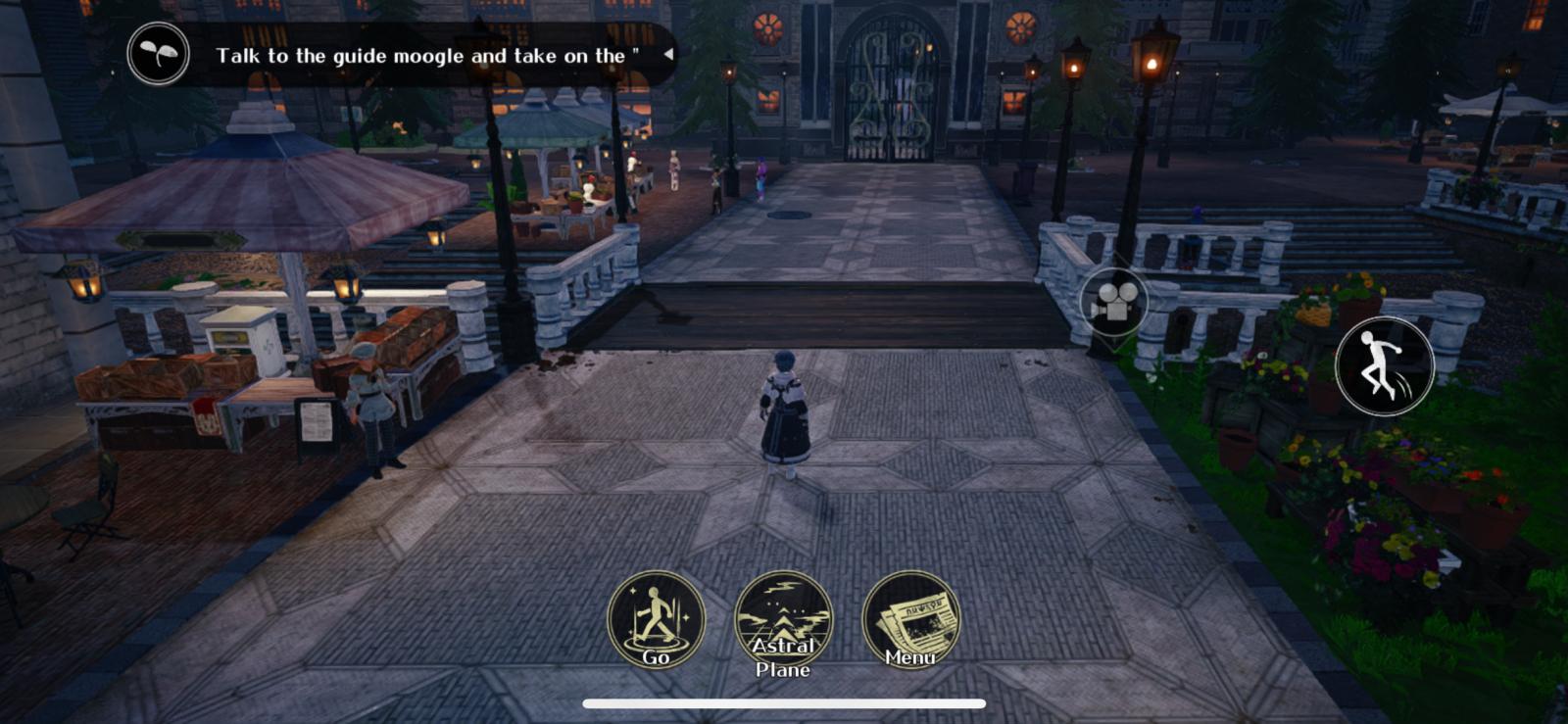Toggle the camera mode icon
Screen dimensions: 1568x724
[1113, 302]
